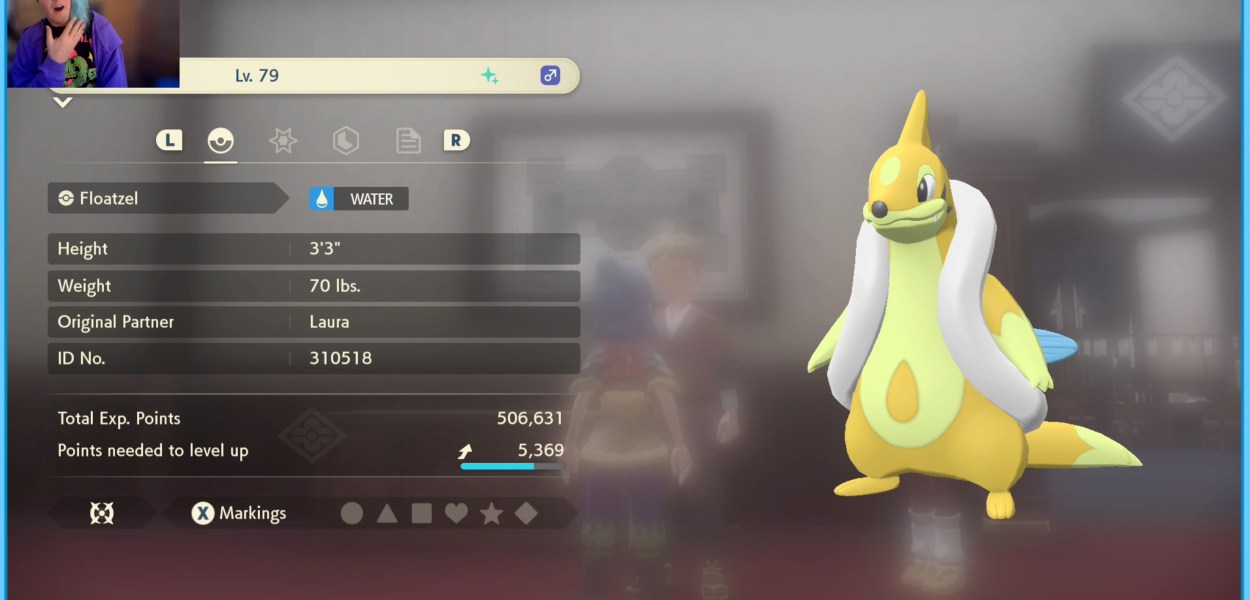Click the white down chevron under the webcam
The image size is (1250, 600).
coord(62,102)
